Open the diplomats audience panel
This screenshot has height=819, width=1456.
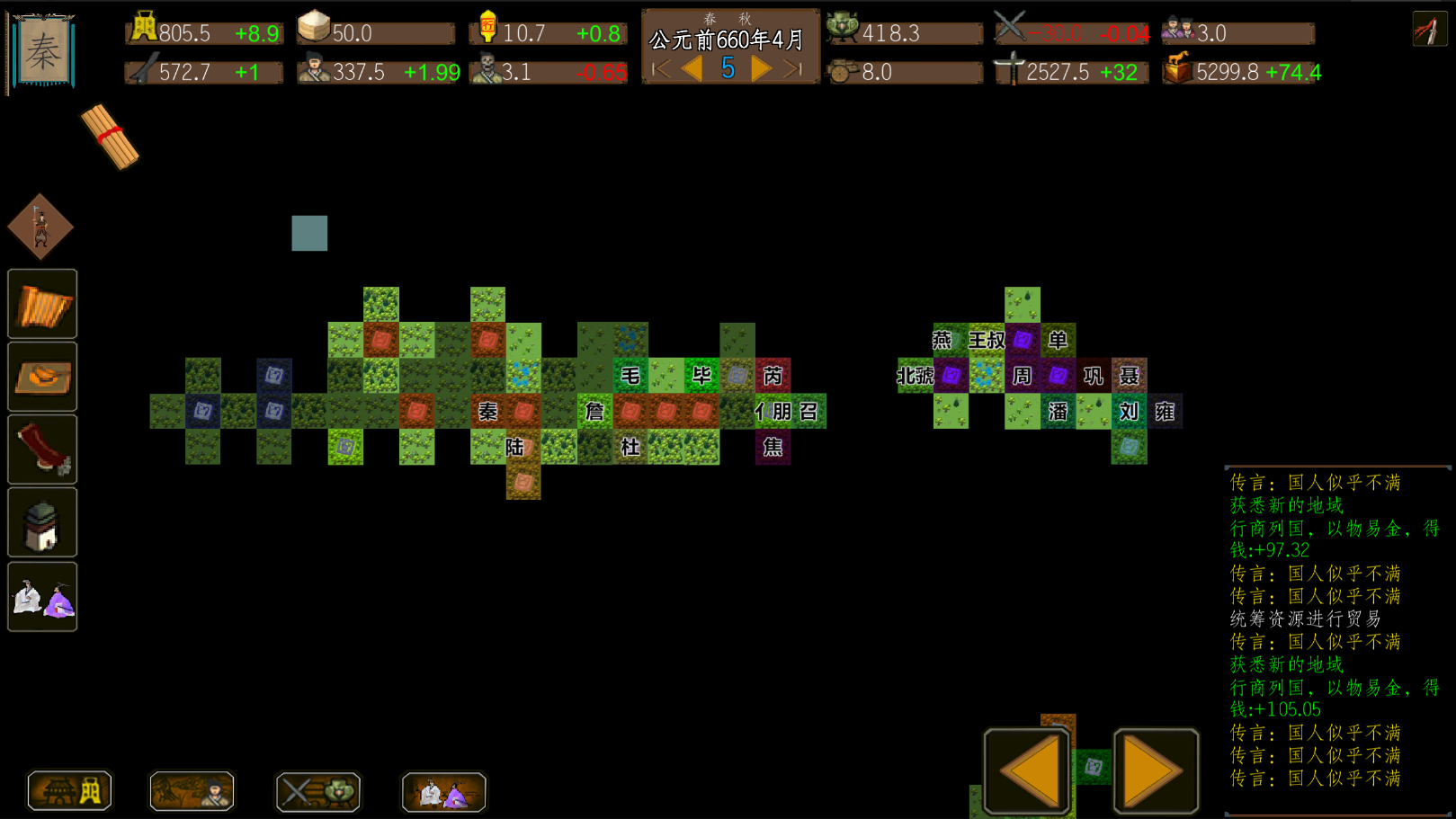(42, 596)
